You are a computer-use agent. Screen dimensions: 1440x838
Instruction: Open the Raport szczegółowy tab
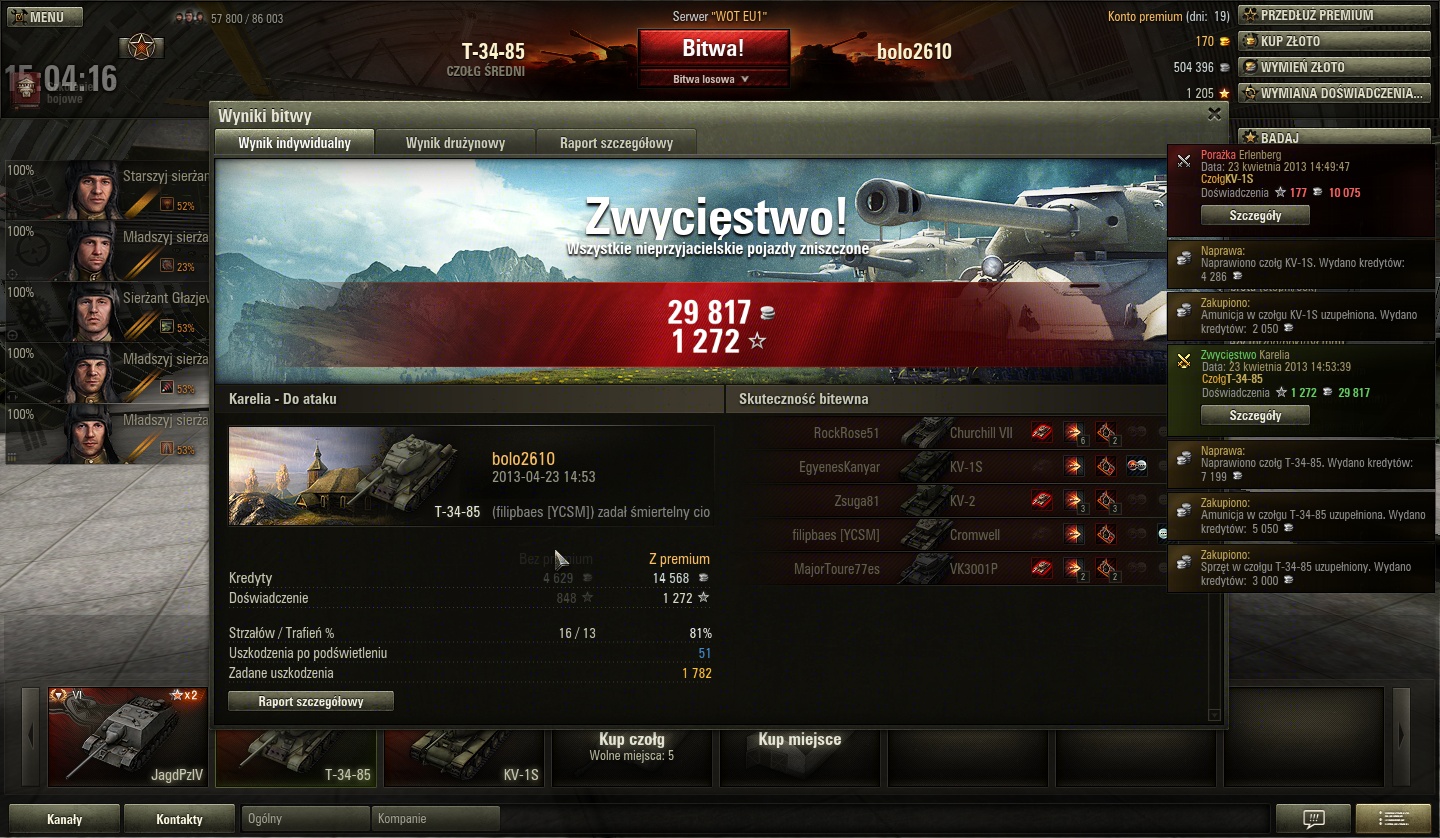pyautogui.click(x=616, y=143)
